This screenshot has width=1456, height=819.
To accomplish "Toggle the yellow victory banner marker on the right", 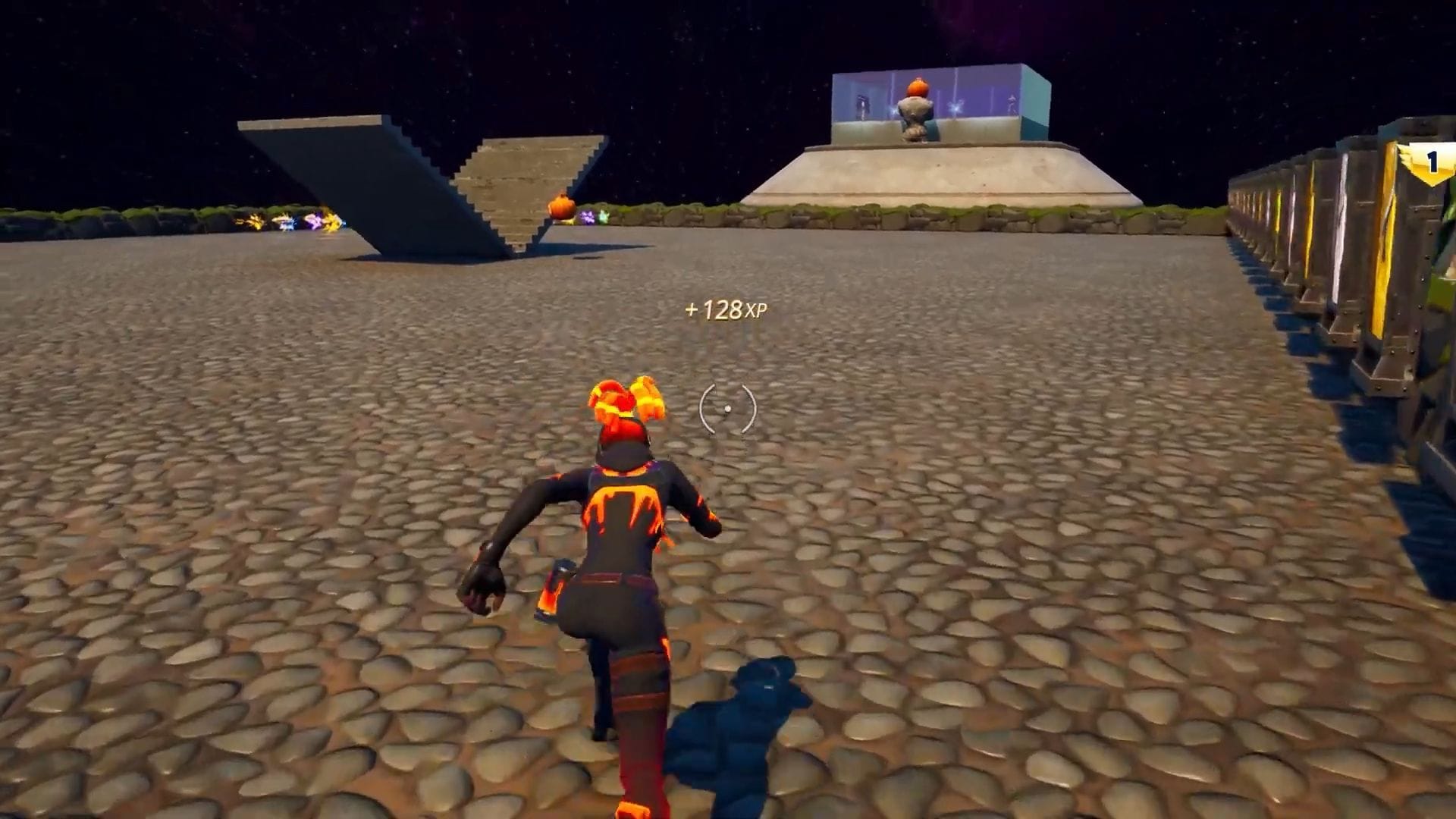I will click(1433, 159).
